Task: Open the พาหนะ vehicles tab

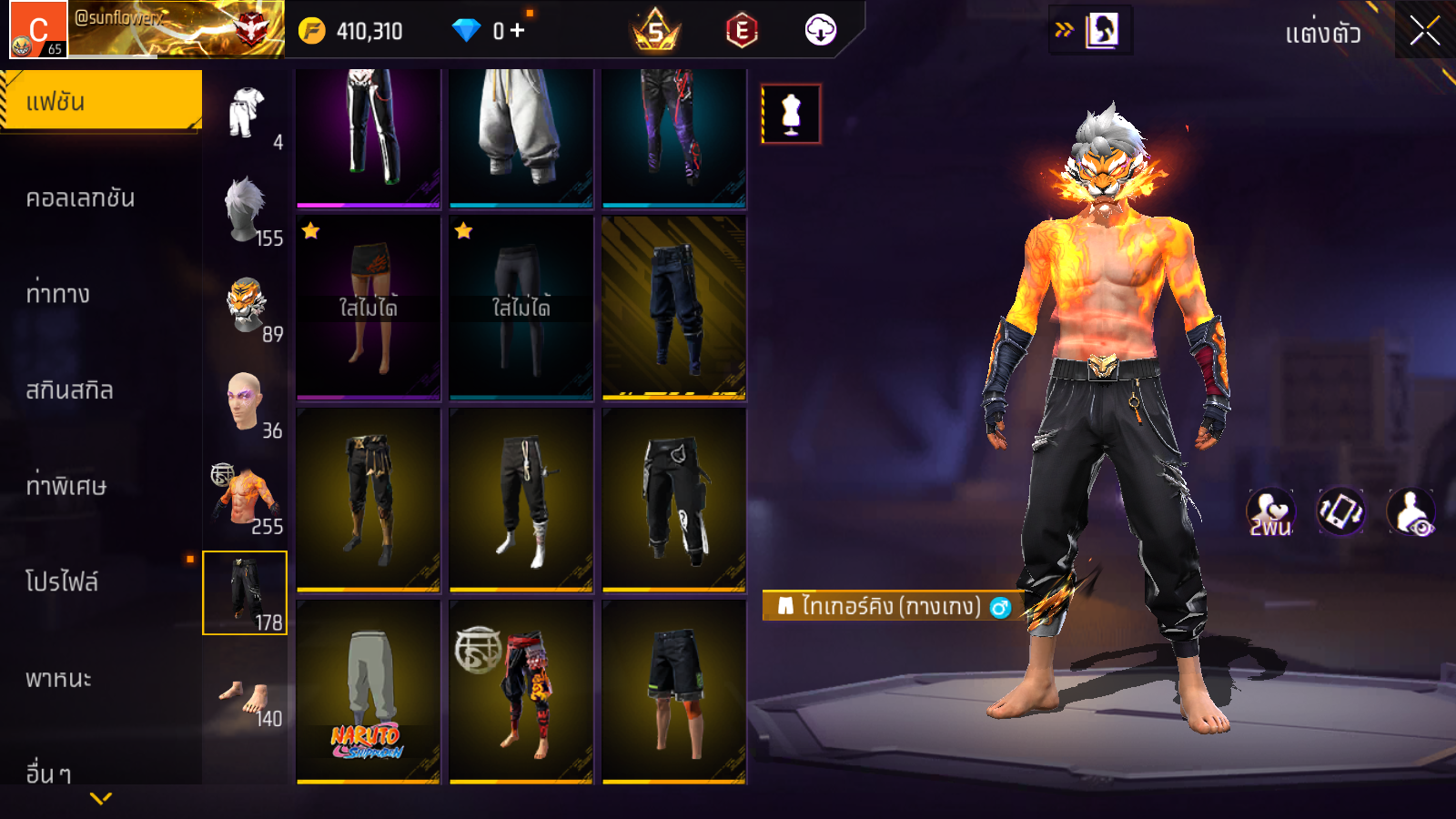Action: 59,679
